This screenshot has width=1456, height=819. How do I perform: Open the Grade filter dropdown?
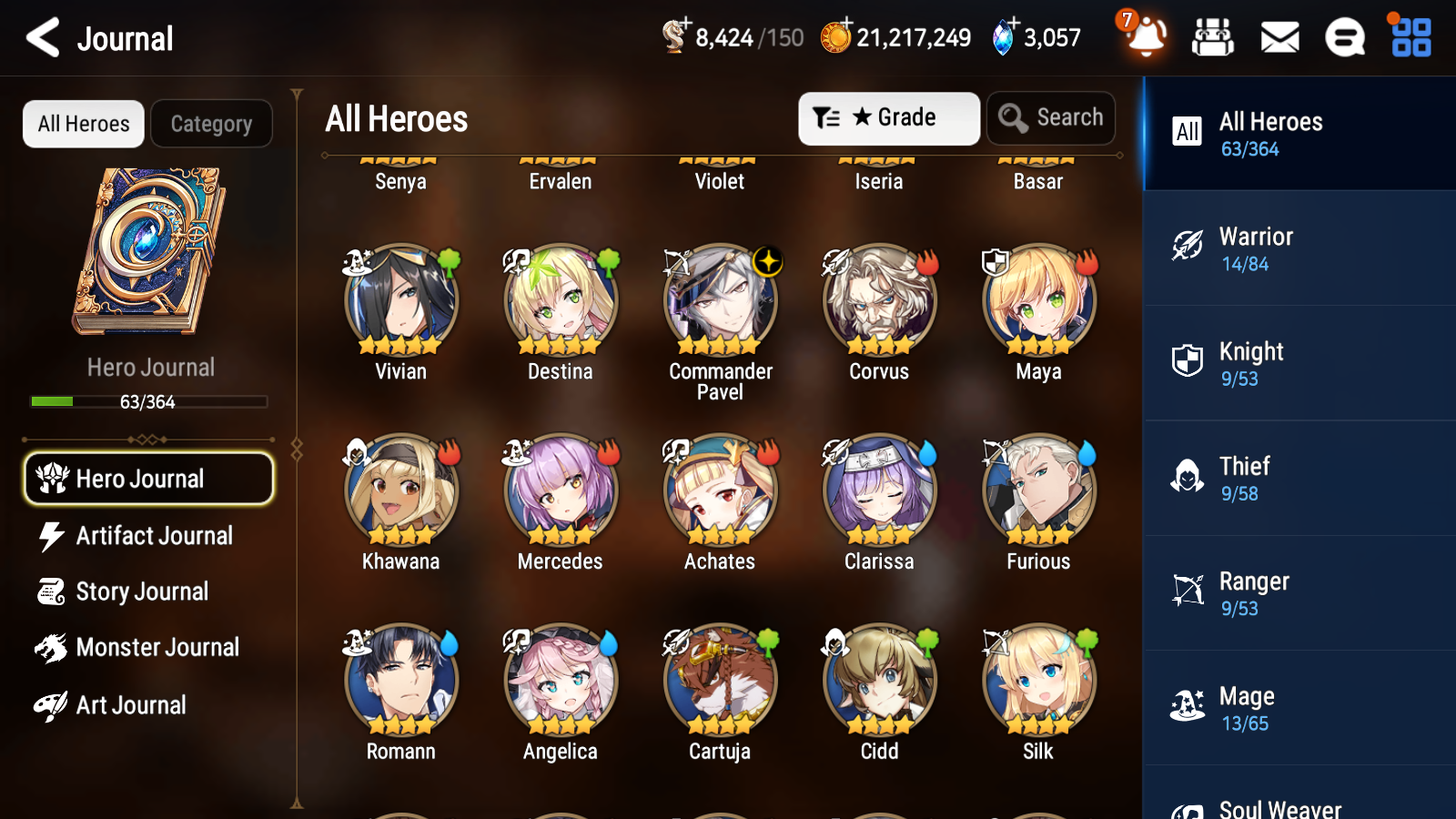888,117
